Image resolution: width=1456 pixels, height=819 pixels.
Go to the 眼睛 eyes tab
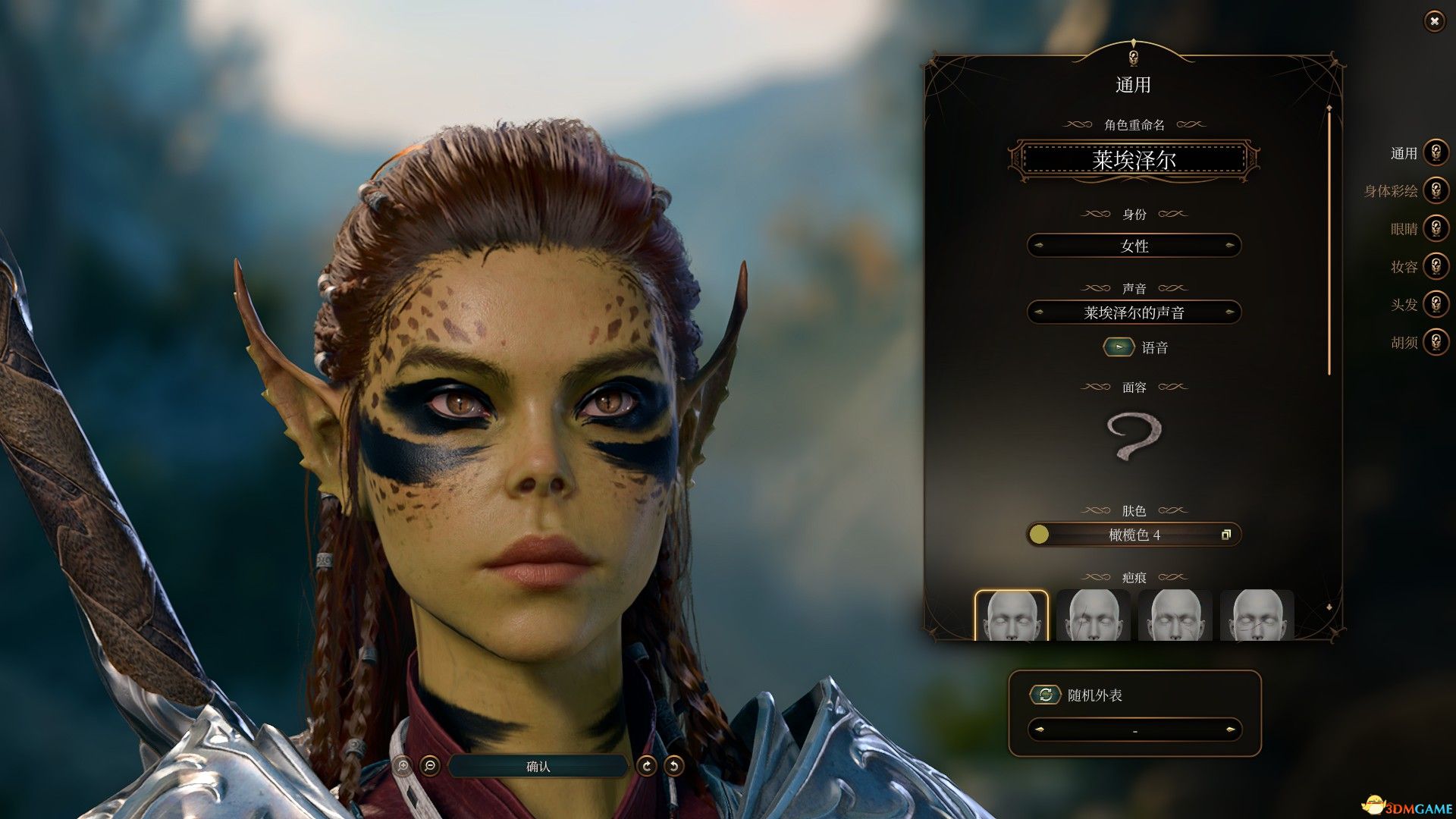point(1435,228)
